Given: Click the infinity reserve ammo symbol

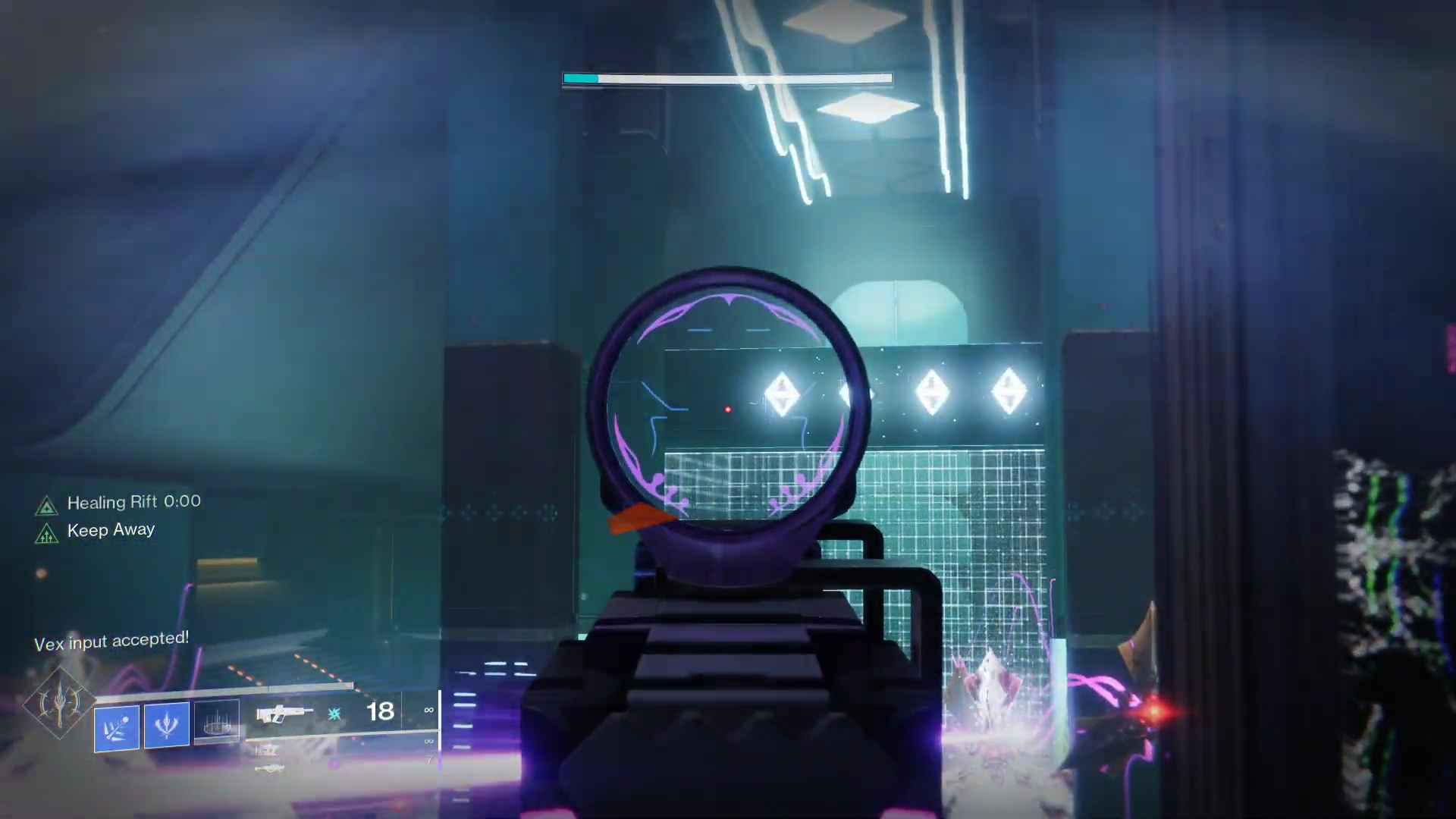Looking at the screenshot, I should pos(429,710).
